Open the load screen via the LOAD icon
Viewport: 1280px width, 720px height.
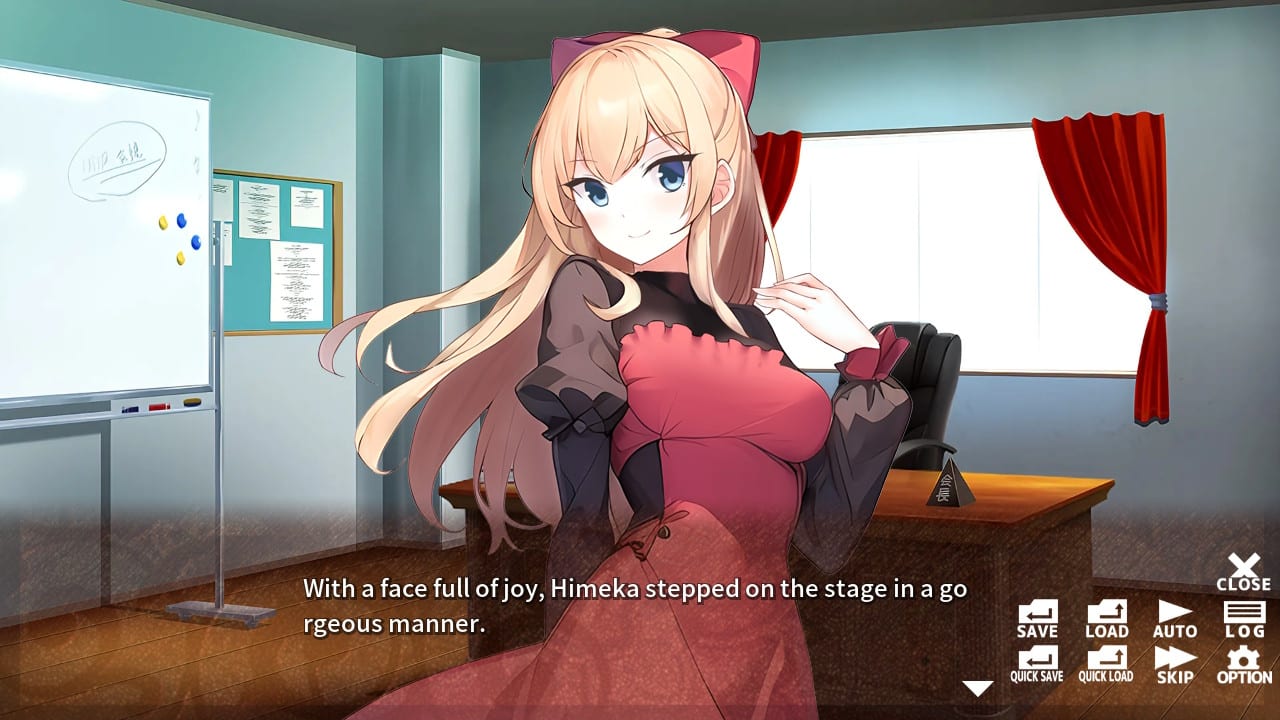(x=1105, y=617)
